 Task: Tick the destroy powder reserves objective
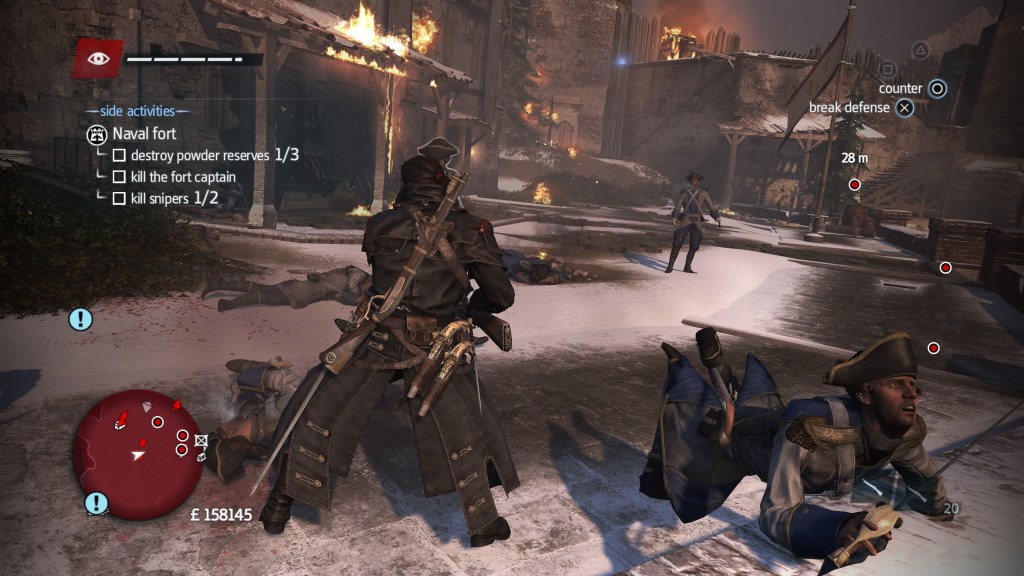pyautogui.click(x=119, y=155)
